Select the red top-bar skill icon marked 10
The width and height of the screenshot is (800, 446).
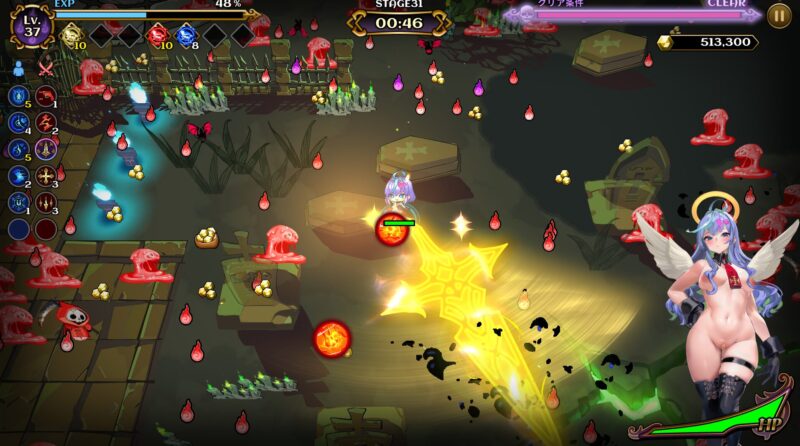click(x=157, y=35)
